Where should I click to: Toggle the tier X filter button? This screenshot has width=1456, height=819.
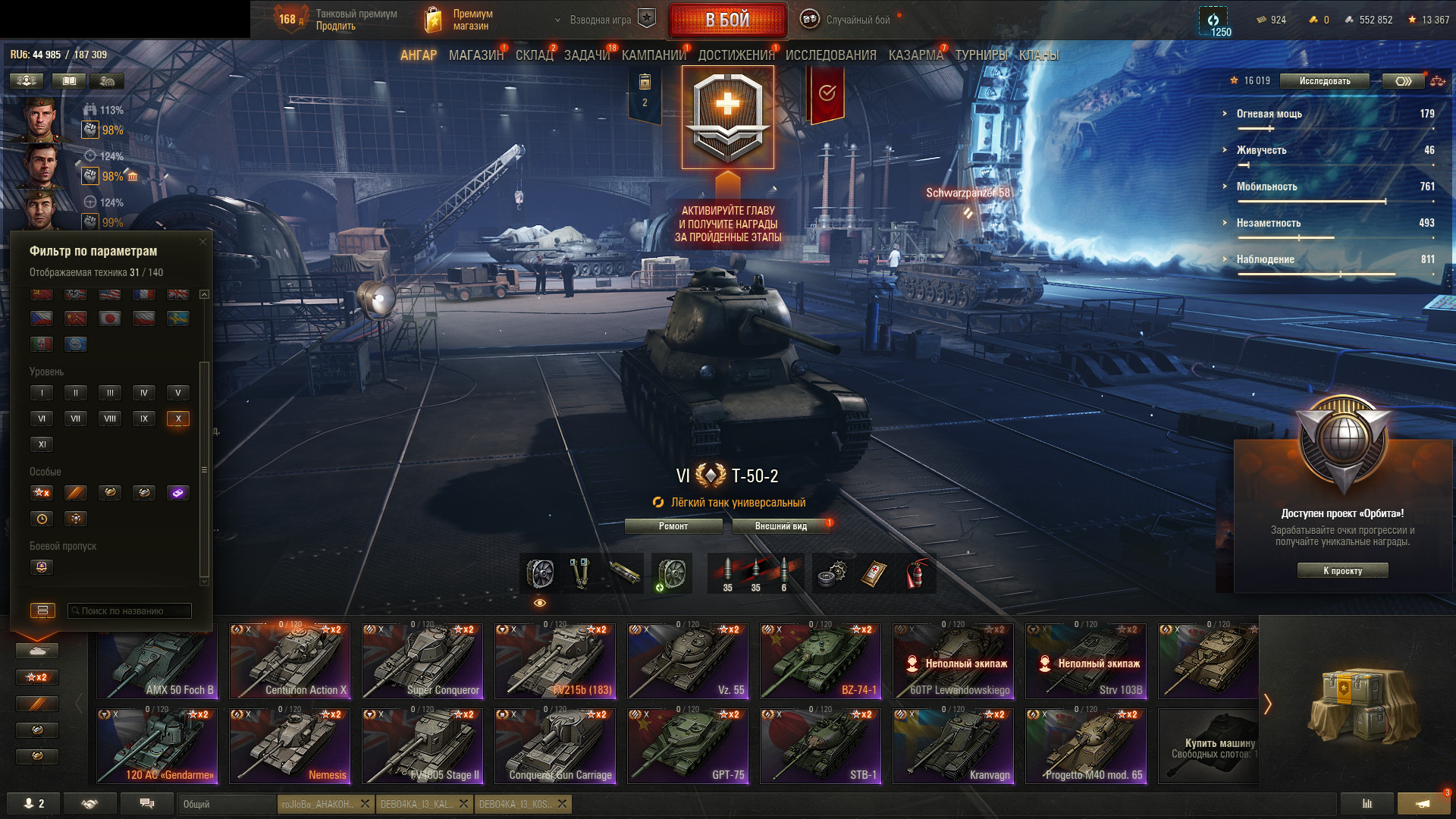tap(178, 419)
